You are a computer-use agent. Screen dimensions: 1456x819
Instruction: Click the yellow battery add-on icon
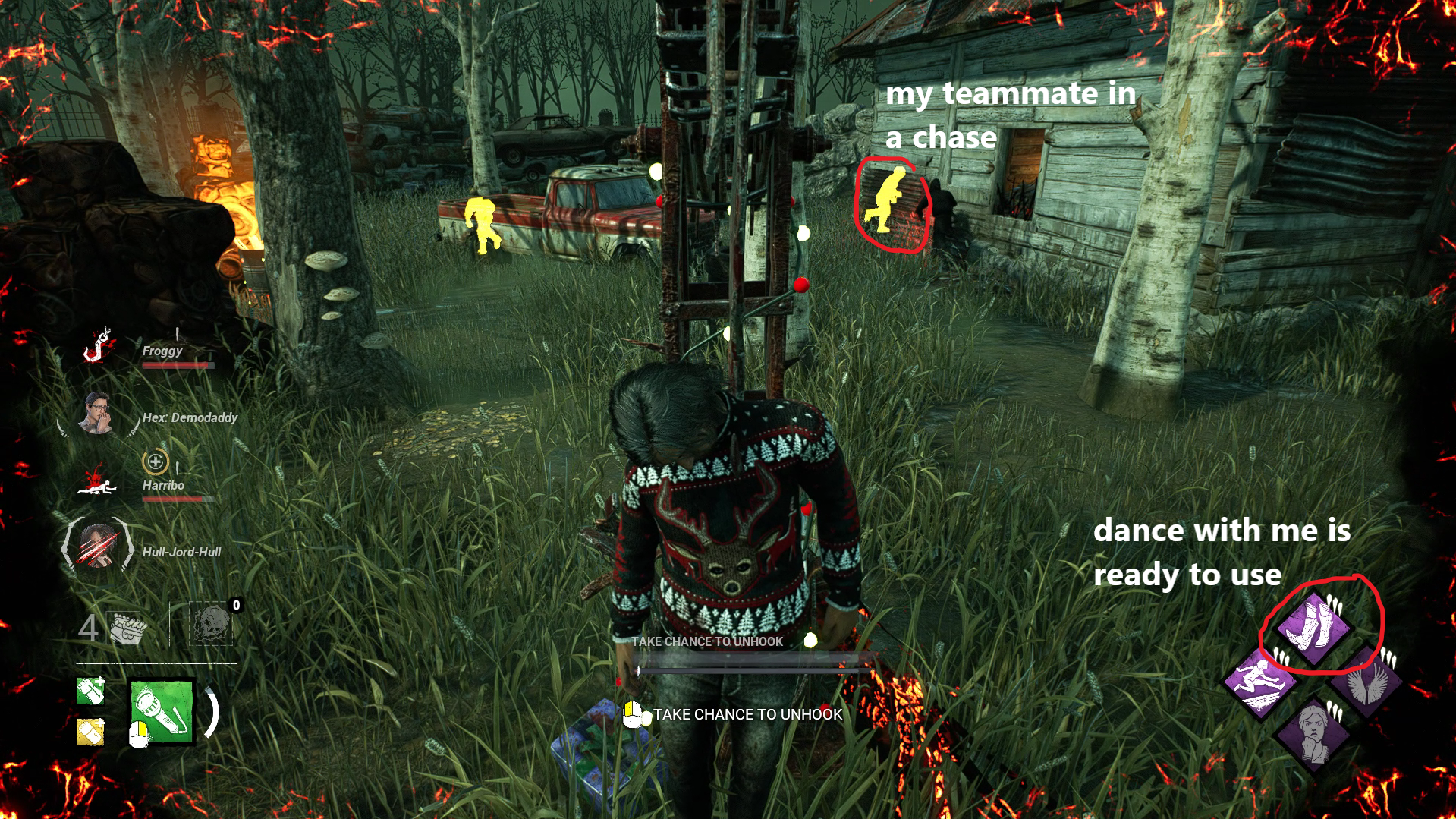pyautogui.click(x=90, y=732)
